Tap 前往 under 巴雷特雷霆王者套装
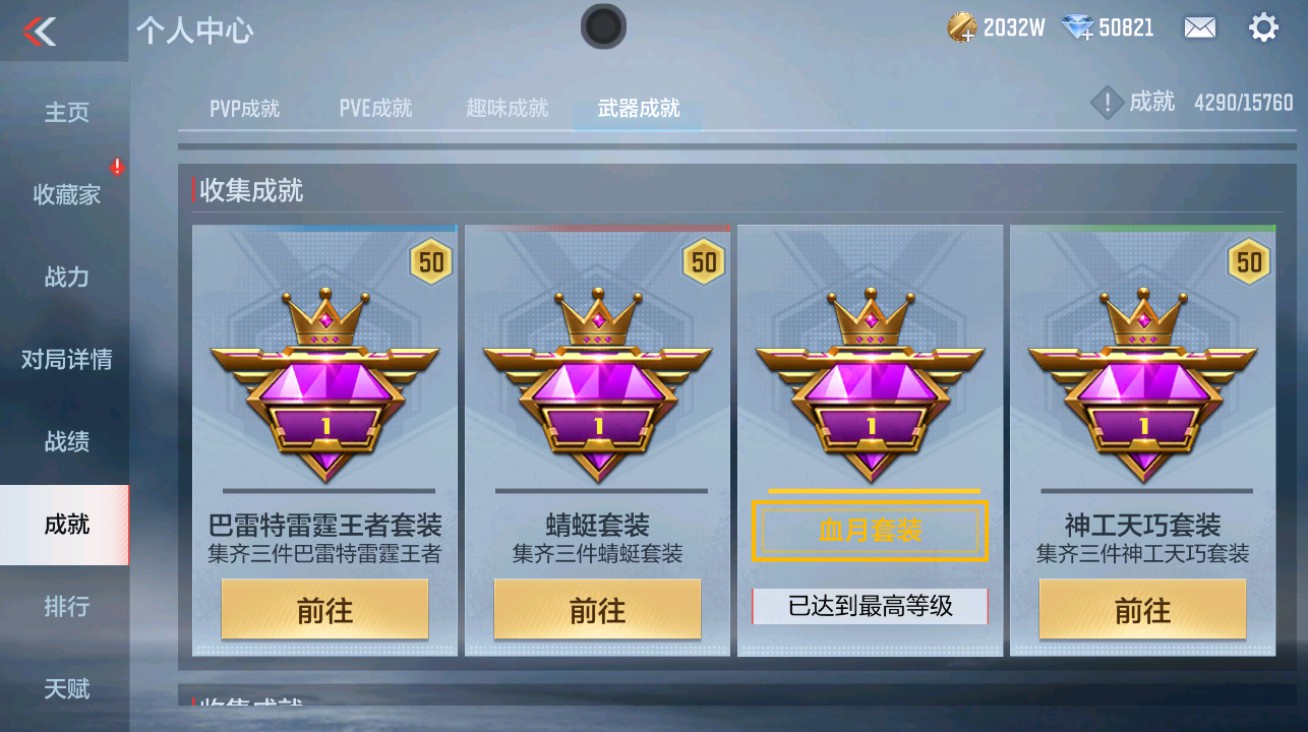Viewport: 1308px width, 732px height. click(x=322, y=610)
